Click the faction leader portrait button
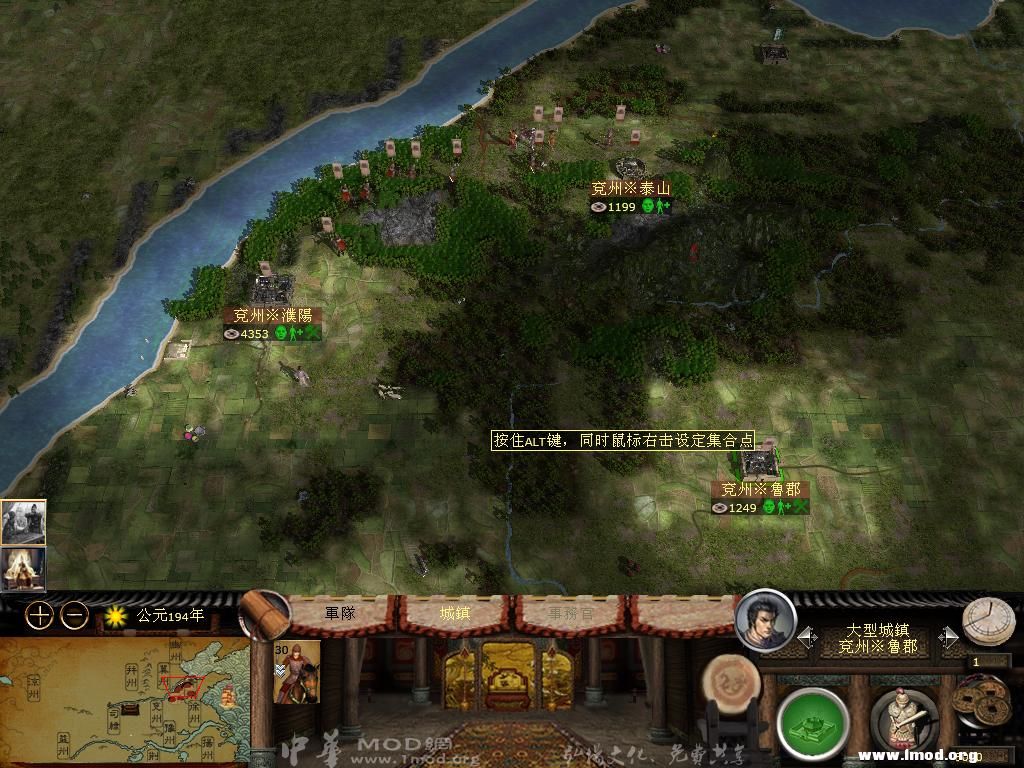Image resolution: width=1024 pixels, height=768 pixels. (x=765, y=620)
